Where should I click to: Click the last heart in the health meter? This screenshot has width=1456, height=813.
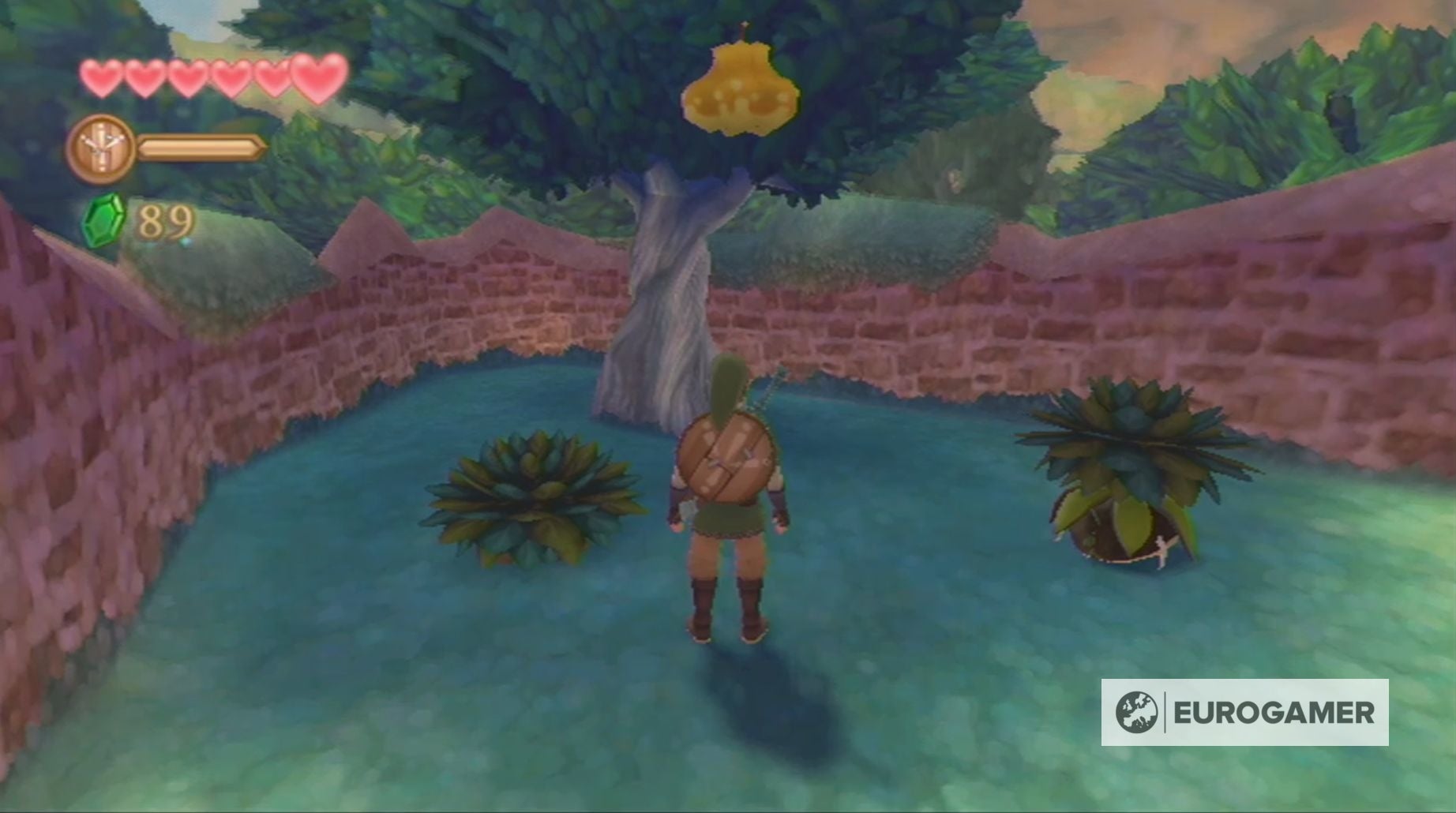tap(316, 75)
